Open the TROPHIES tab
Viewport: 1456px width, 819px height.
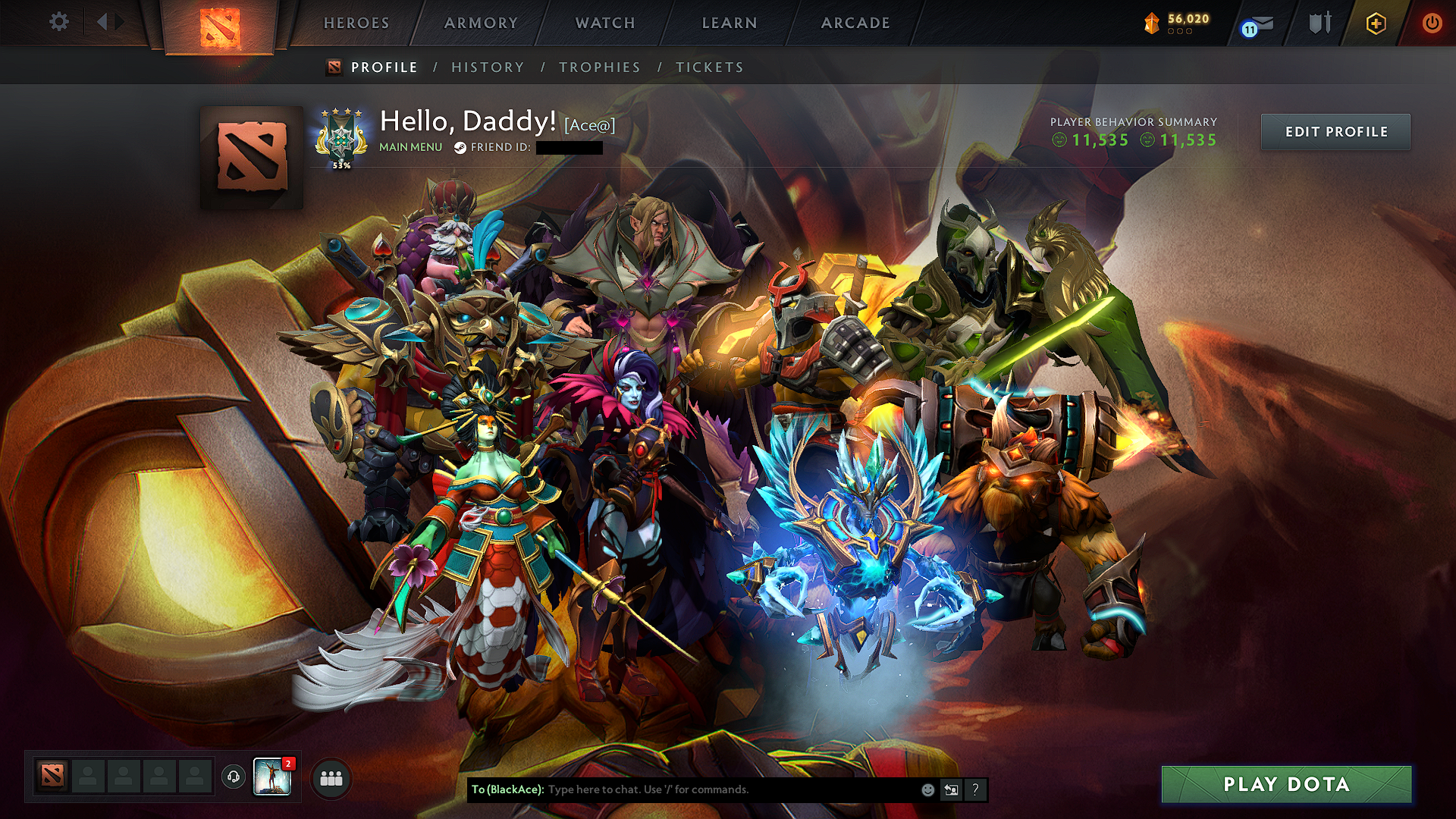[x=598, y=67]
